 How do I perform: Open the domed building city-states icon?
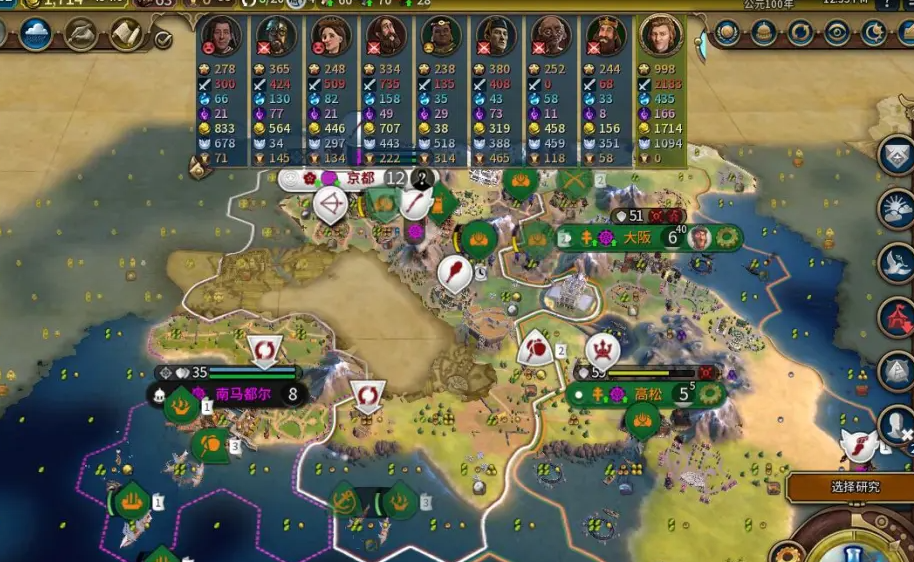(x=763, y=34)
